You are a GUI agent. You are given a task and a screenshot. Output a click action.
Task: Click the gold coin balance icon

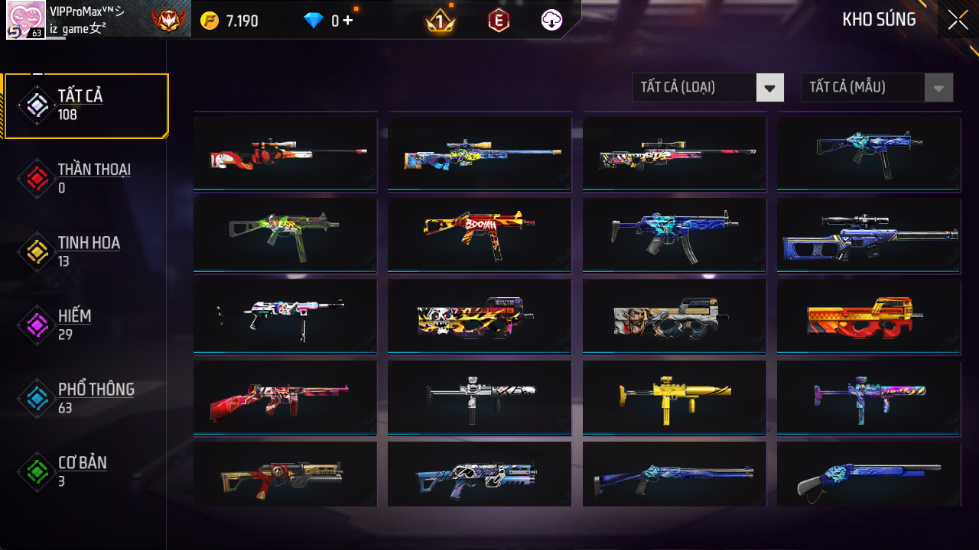(209, 21)
